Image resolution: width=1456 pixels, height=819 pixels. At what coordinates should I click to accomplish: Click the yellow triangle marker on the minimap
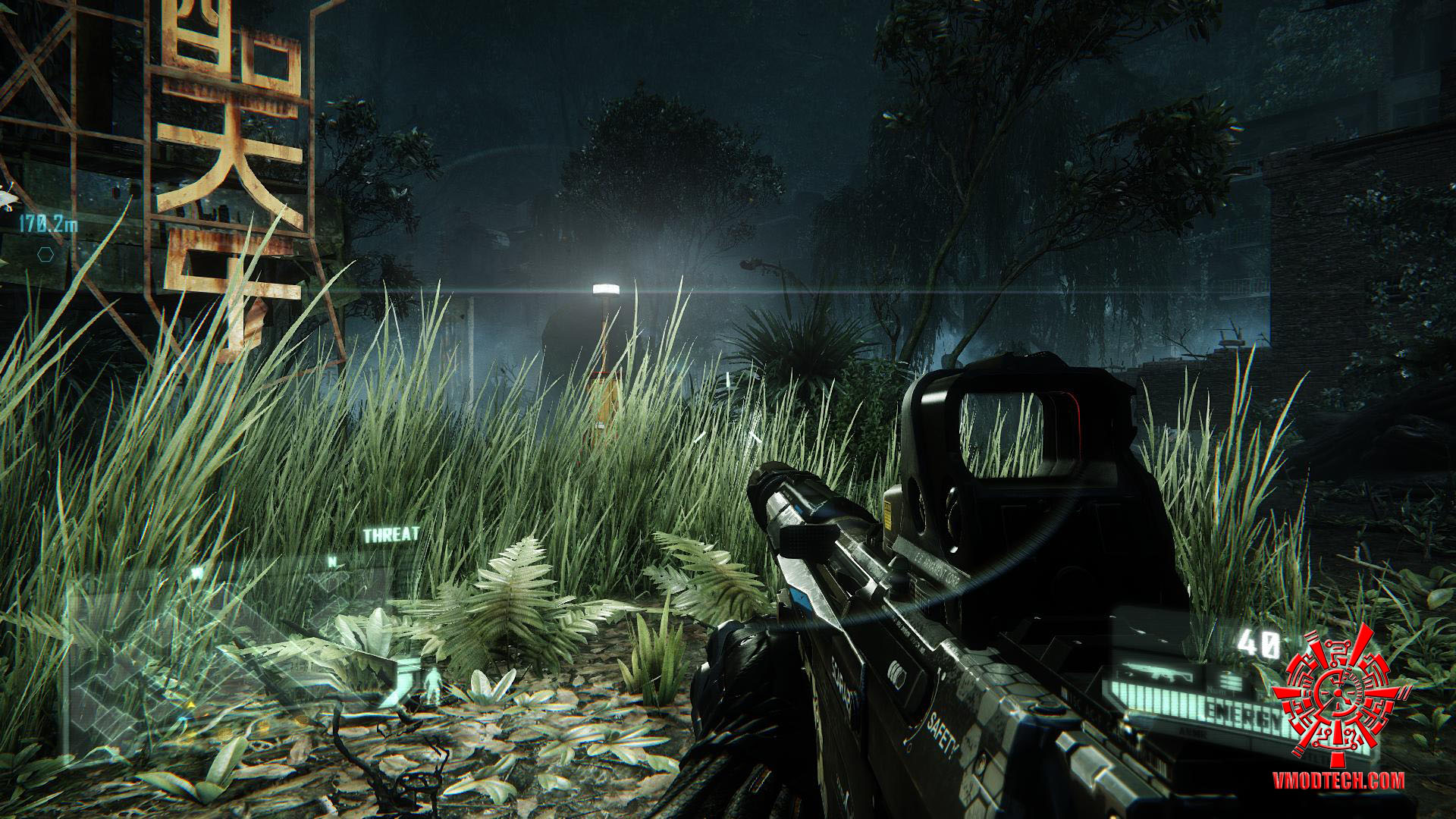click(x=190, y=705)
